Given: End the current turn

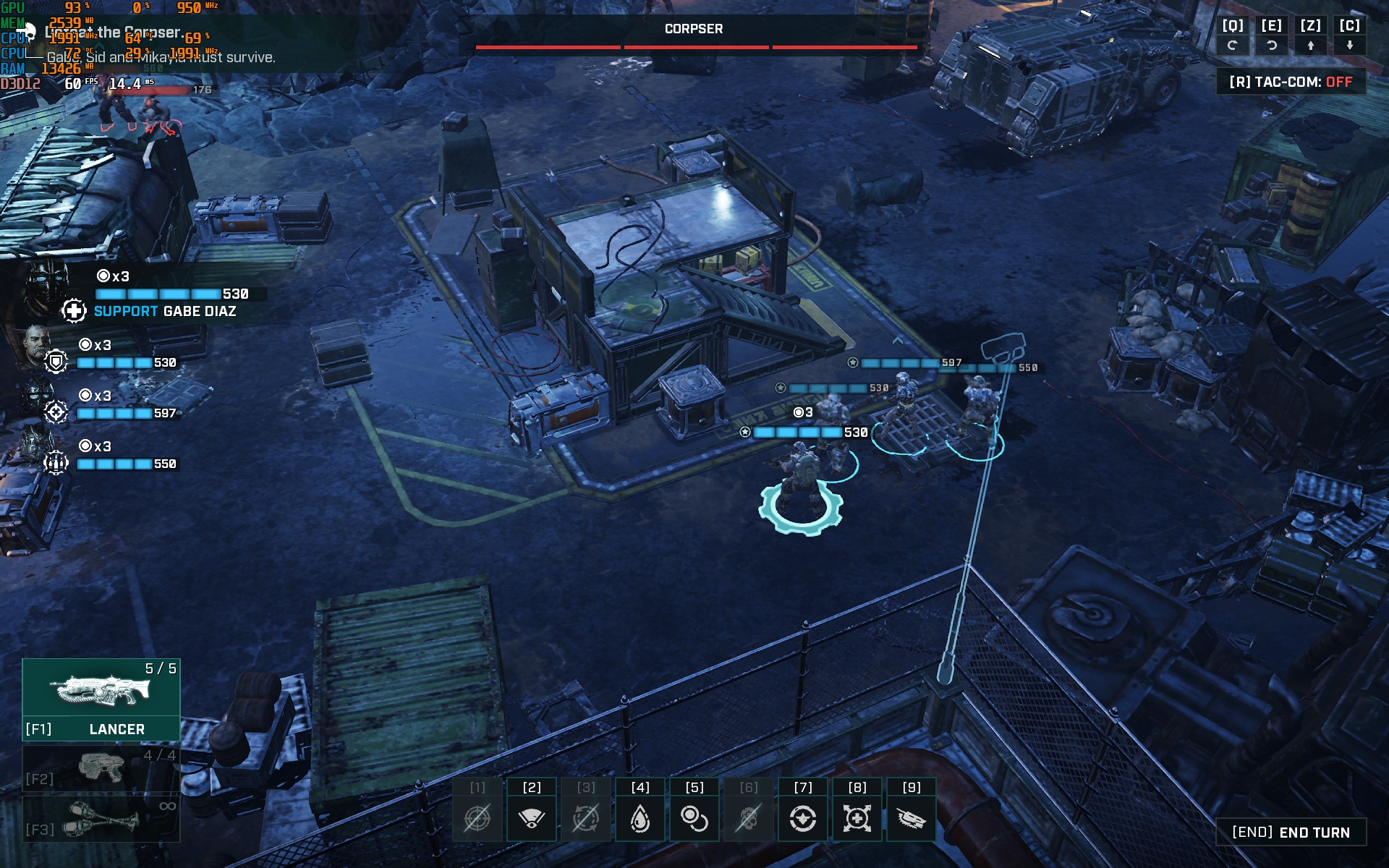Looking at the screenshot, I should [1291, 833].
